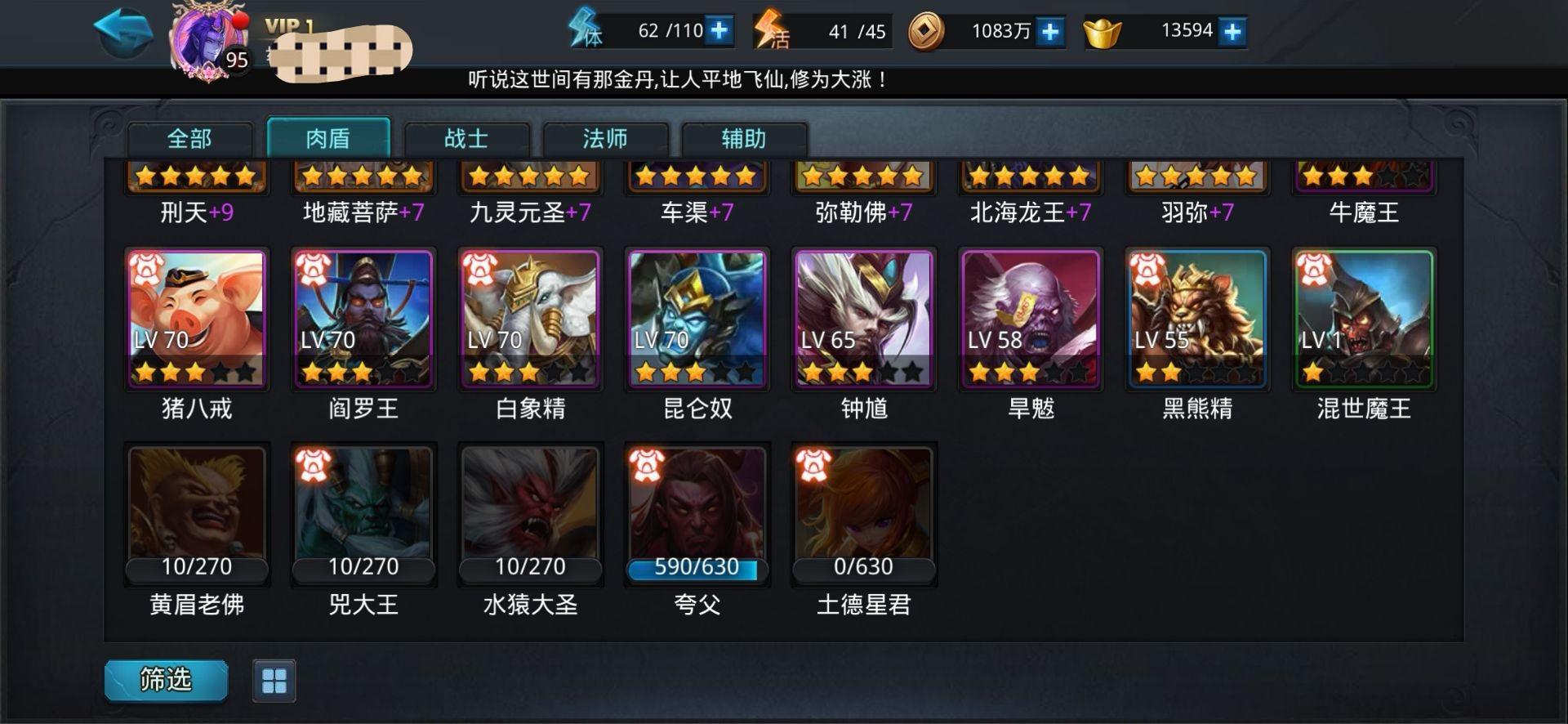This screenshot has height=724, width=1568.
Task: Open the 辅助 tab
Action: [744, 139]
